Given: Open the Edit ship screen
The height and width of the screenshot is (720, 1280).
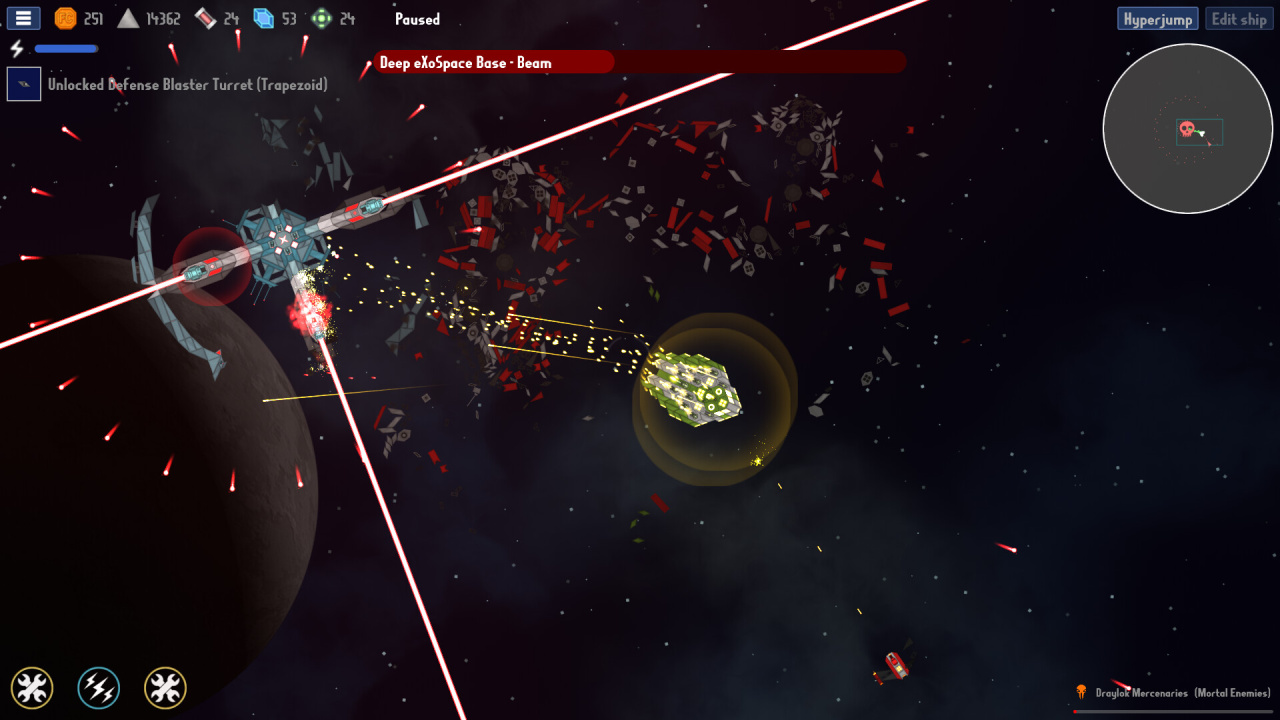Looking at the screenshot, I should click(x=1239, y=19).
